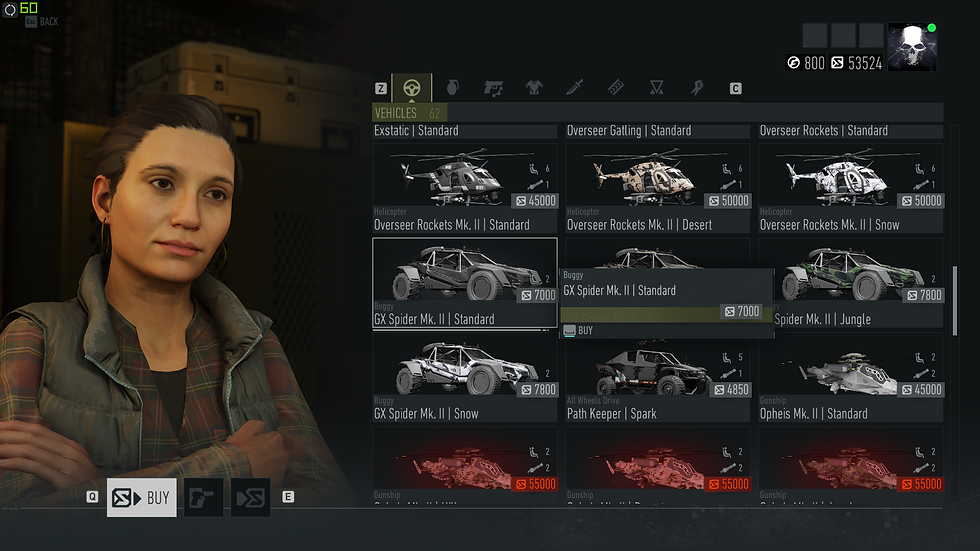
Task: Select the inverted triangle category tab
Action: [x=656, y=88]
